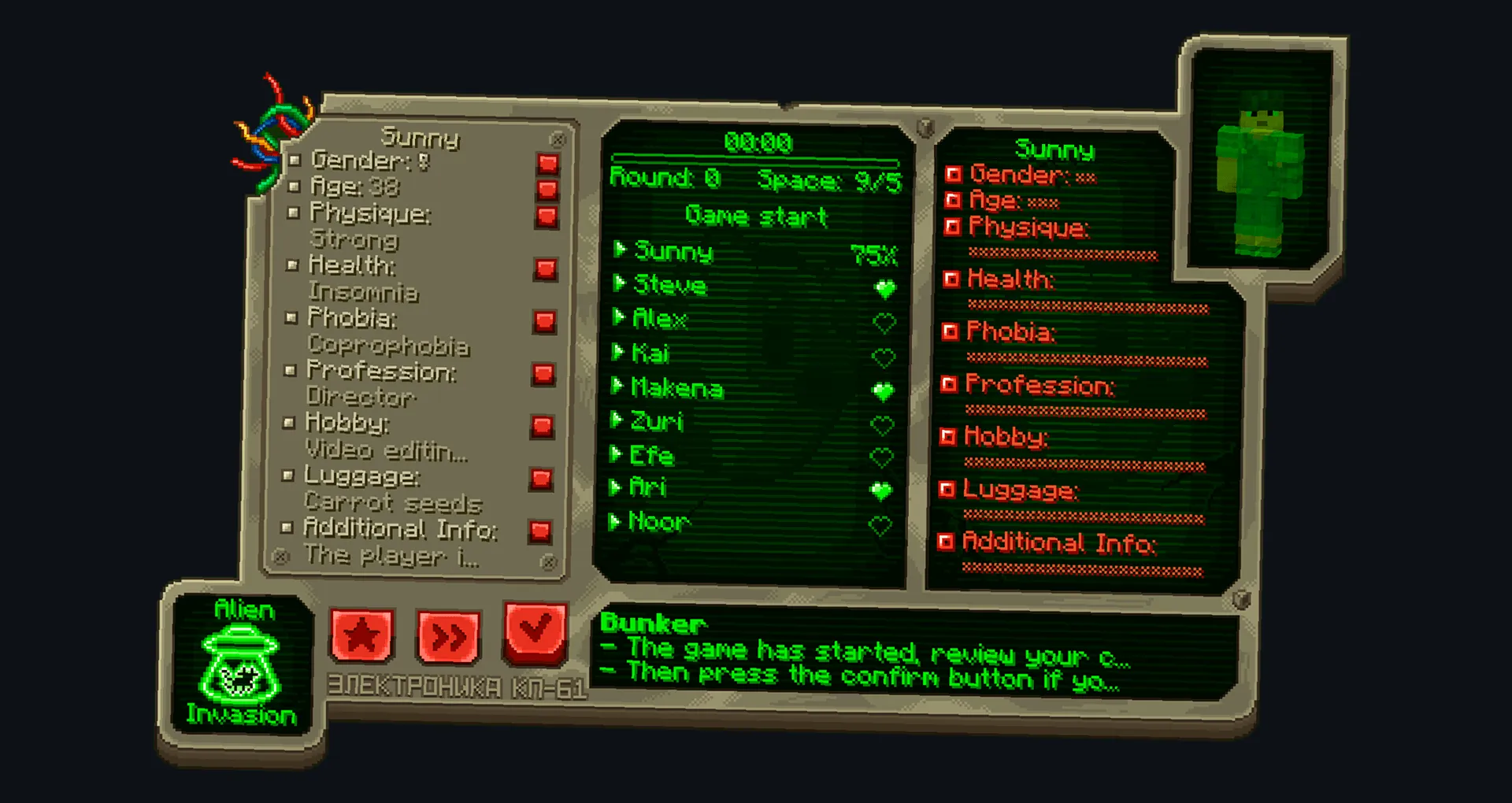Click the Round: 0 counter
This screenshot has width=1512, height=803.
point(665,177)
